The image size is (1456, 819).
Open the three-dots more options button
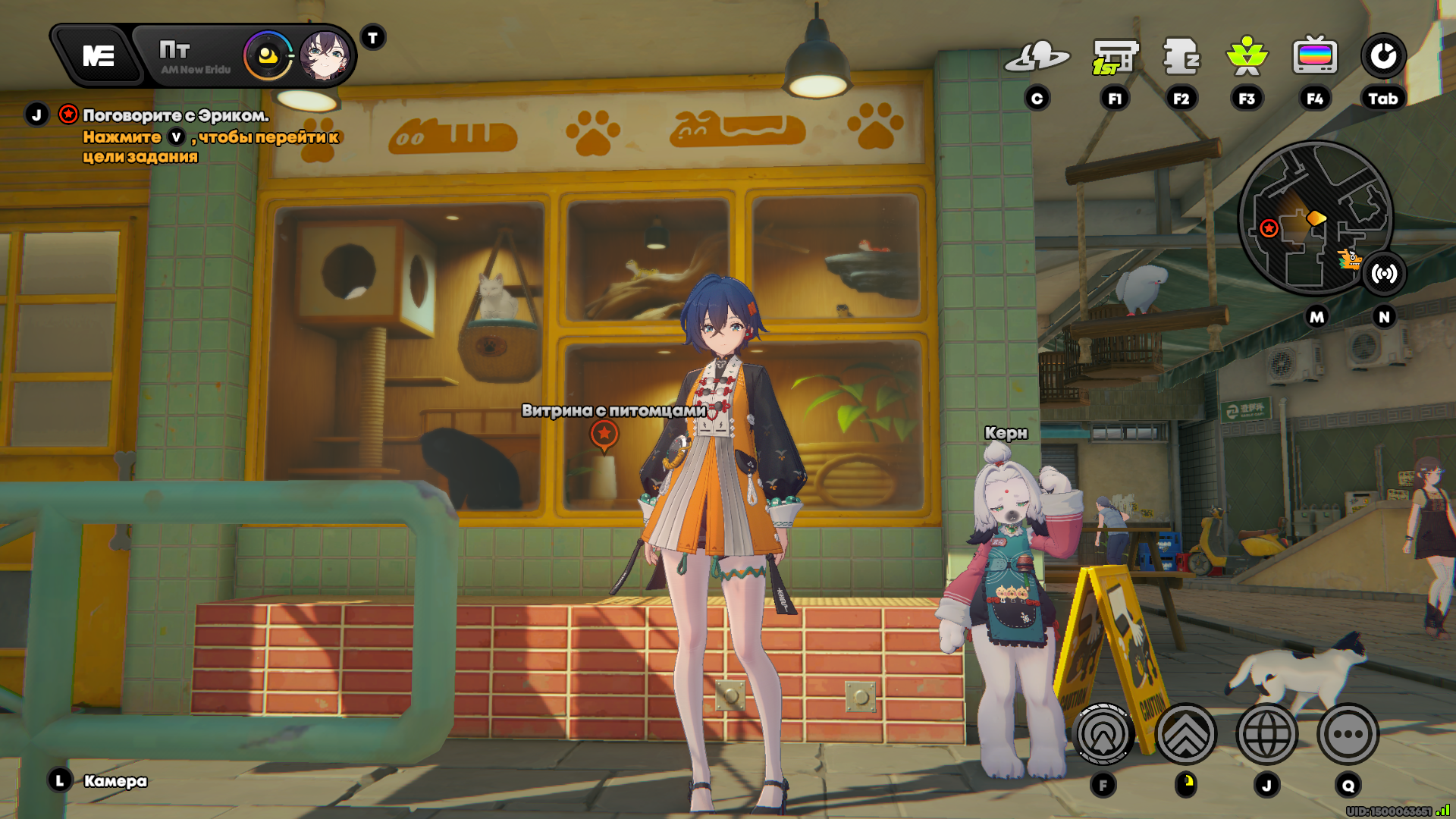1348,734
